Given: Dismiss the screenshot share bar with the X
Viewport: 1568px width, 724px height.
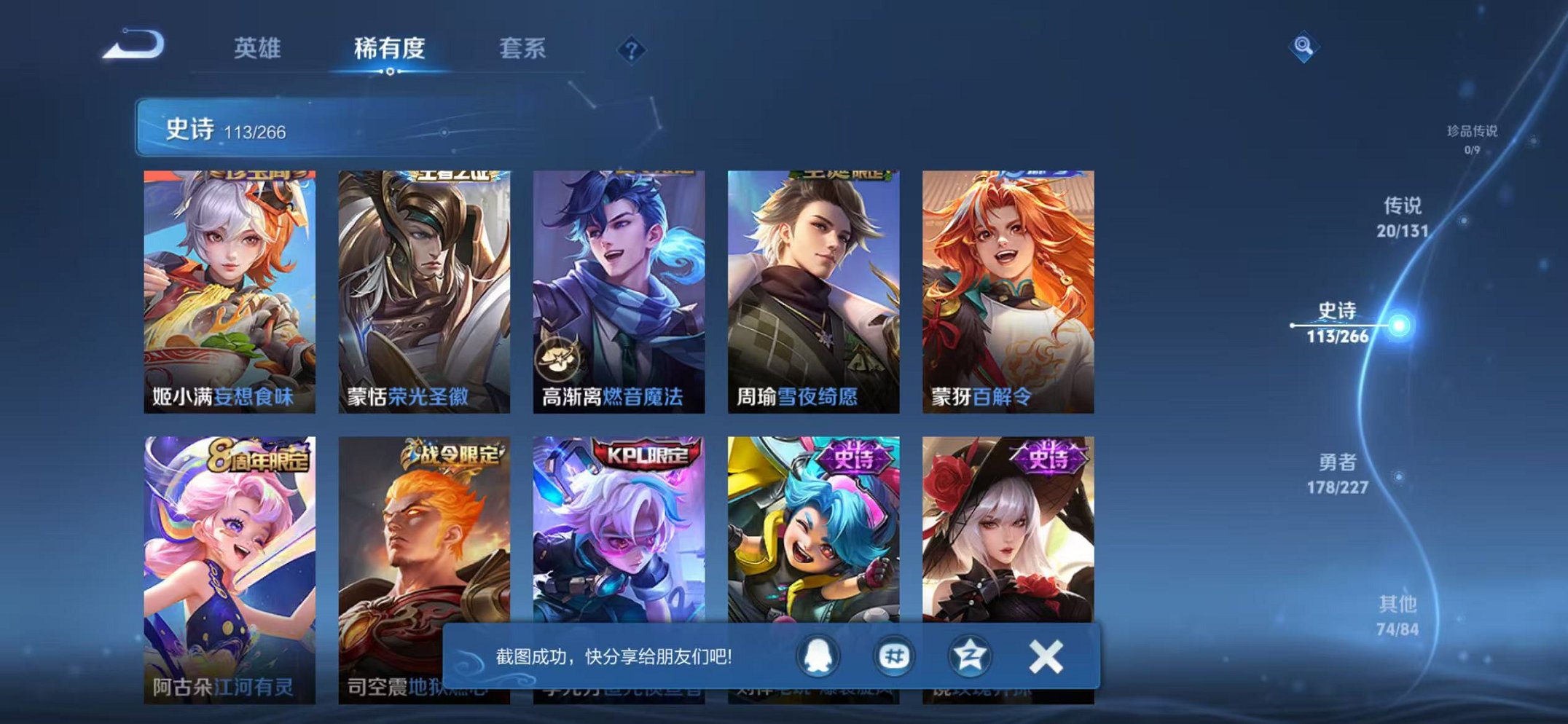Looking at the screenshot, I should (x=1047, y=656).
